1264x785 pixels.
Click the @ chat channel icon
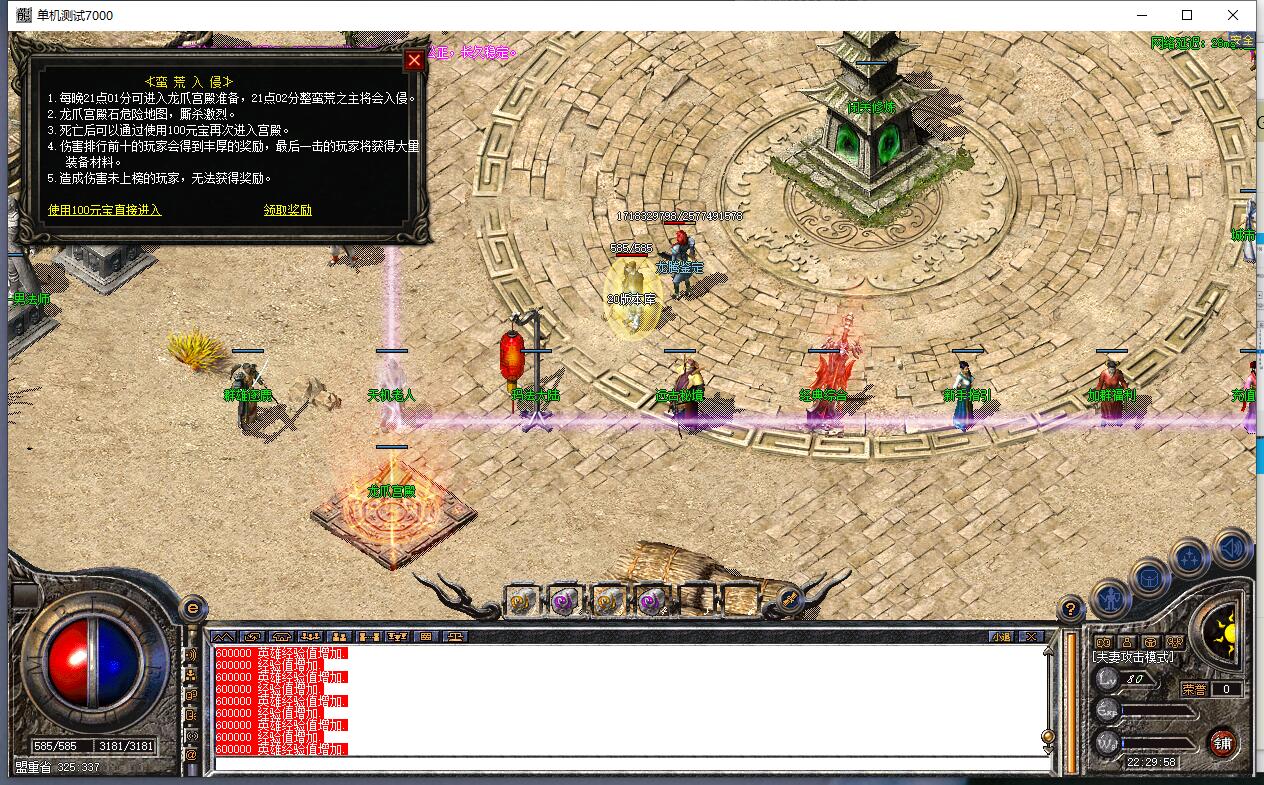coord(191,755)
